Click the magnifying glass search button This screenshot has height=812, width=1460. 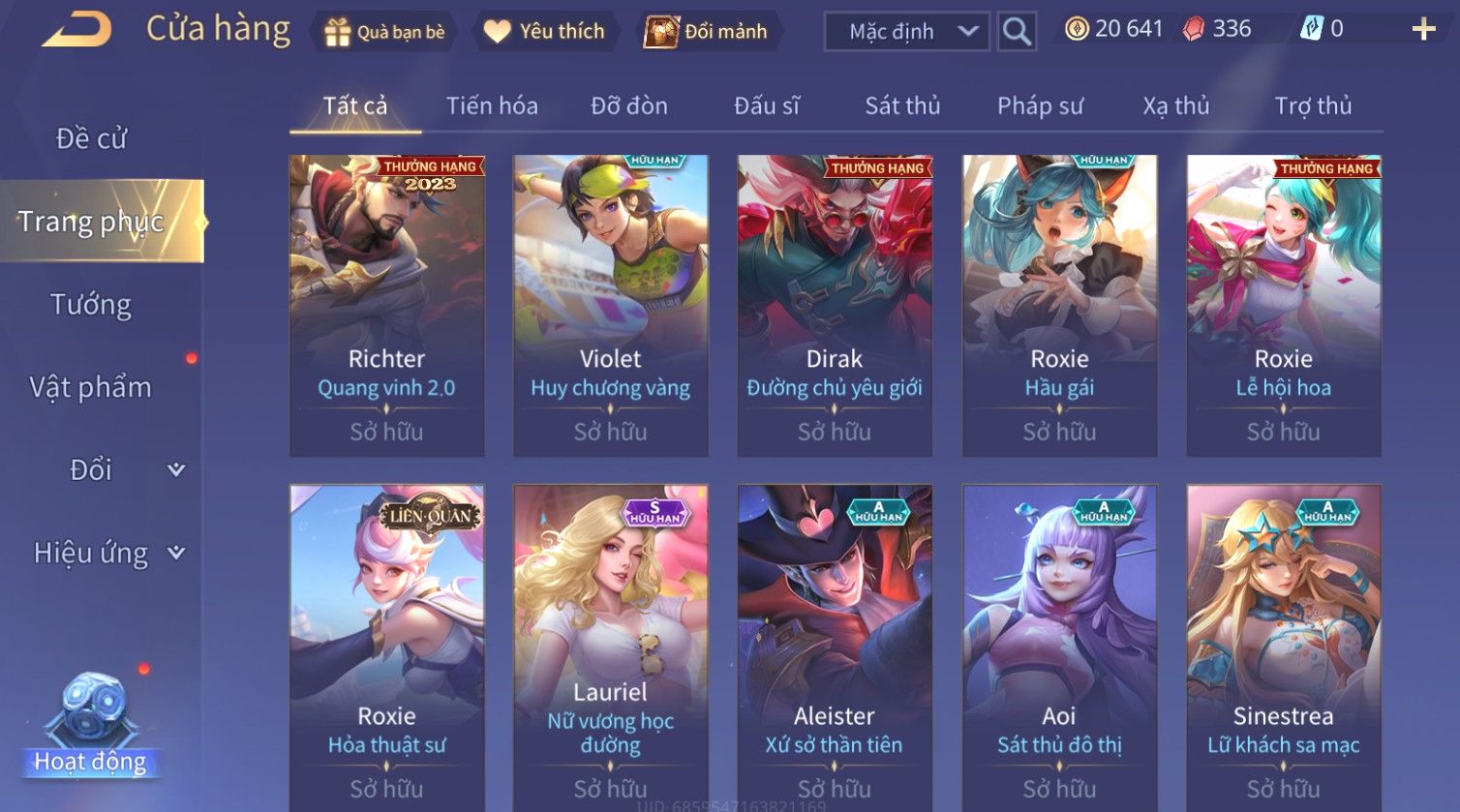[x=1016, y=32]
